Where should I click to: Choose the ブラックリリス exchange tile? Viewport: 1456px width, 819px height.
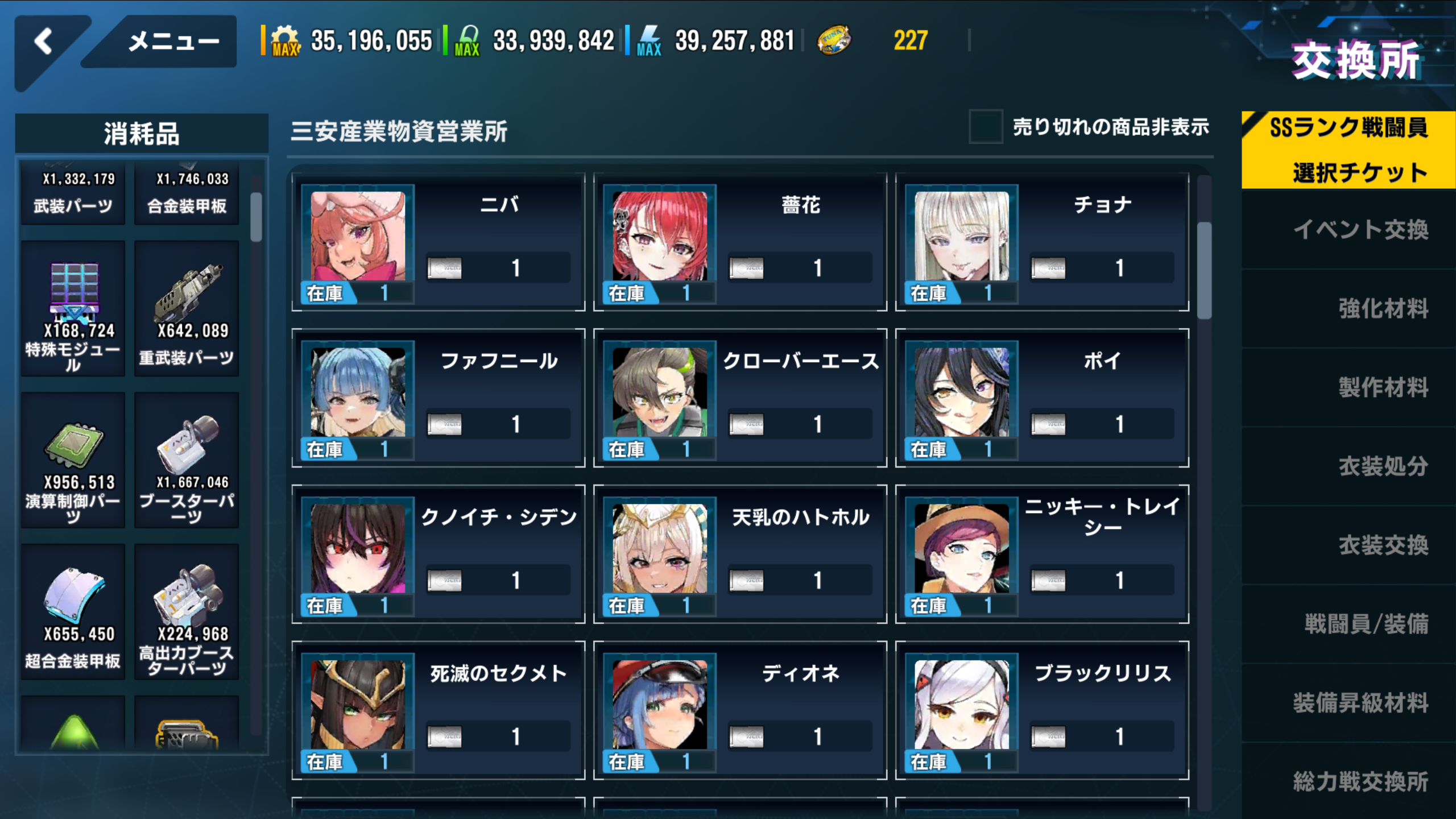[1042, 710]
